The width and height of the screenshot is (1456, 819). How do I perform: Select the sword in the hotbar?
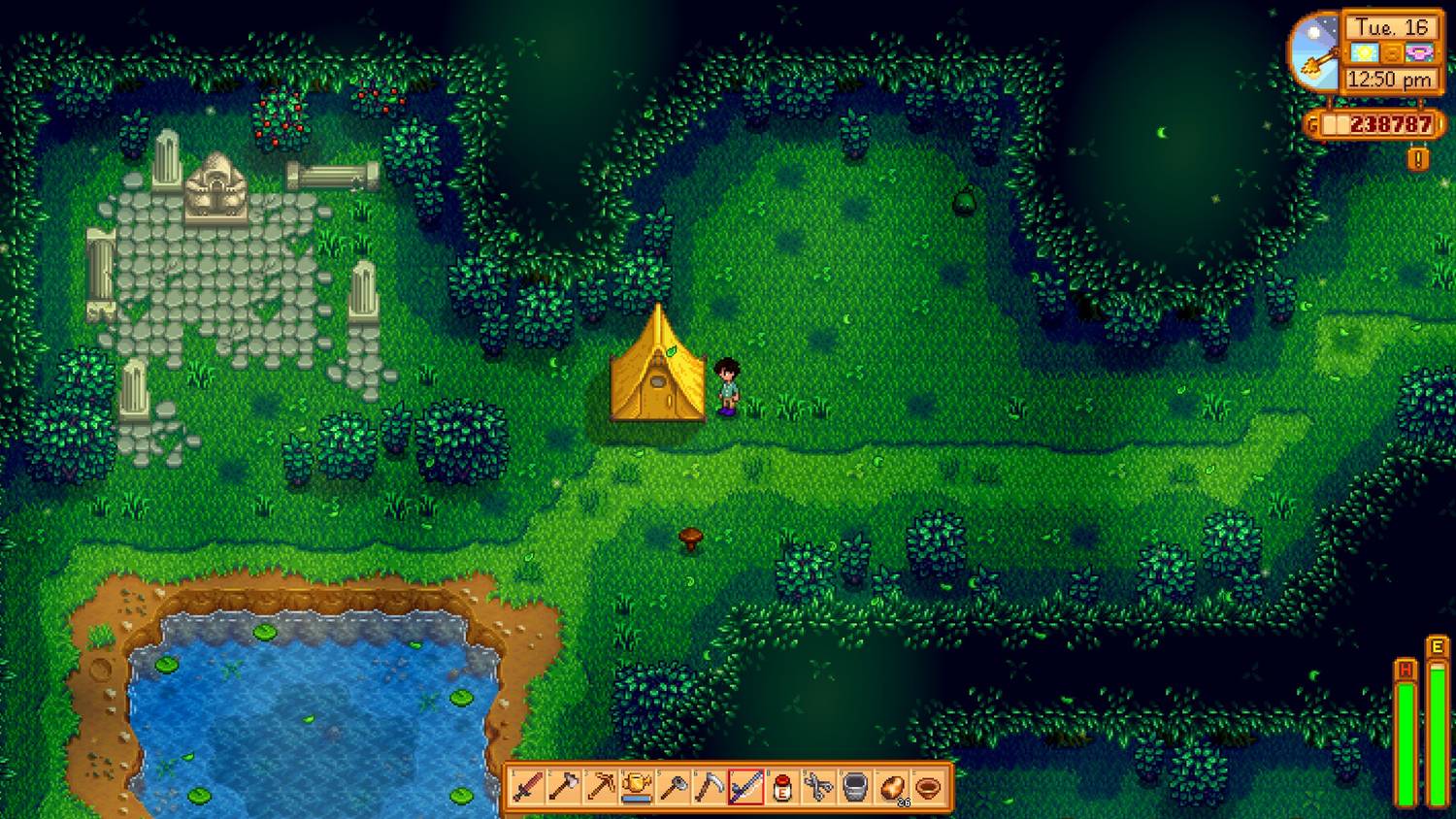point(527,786)
